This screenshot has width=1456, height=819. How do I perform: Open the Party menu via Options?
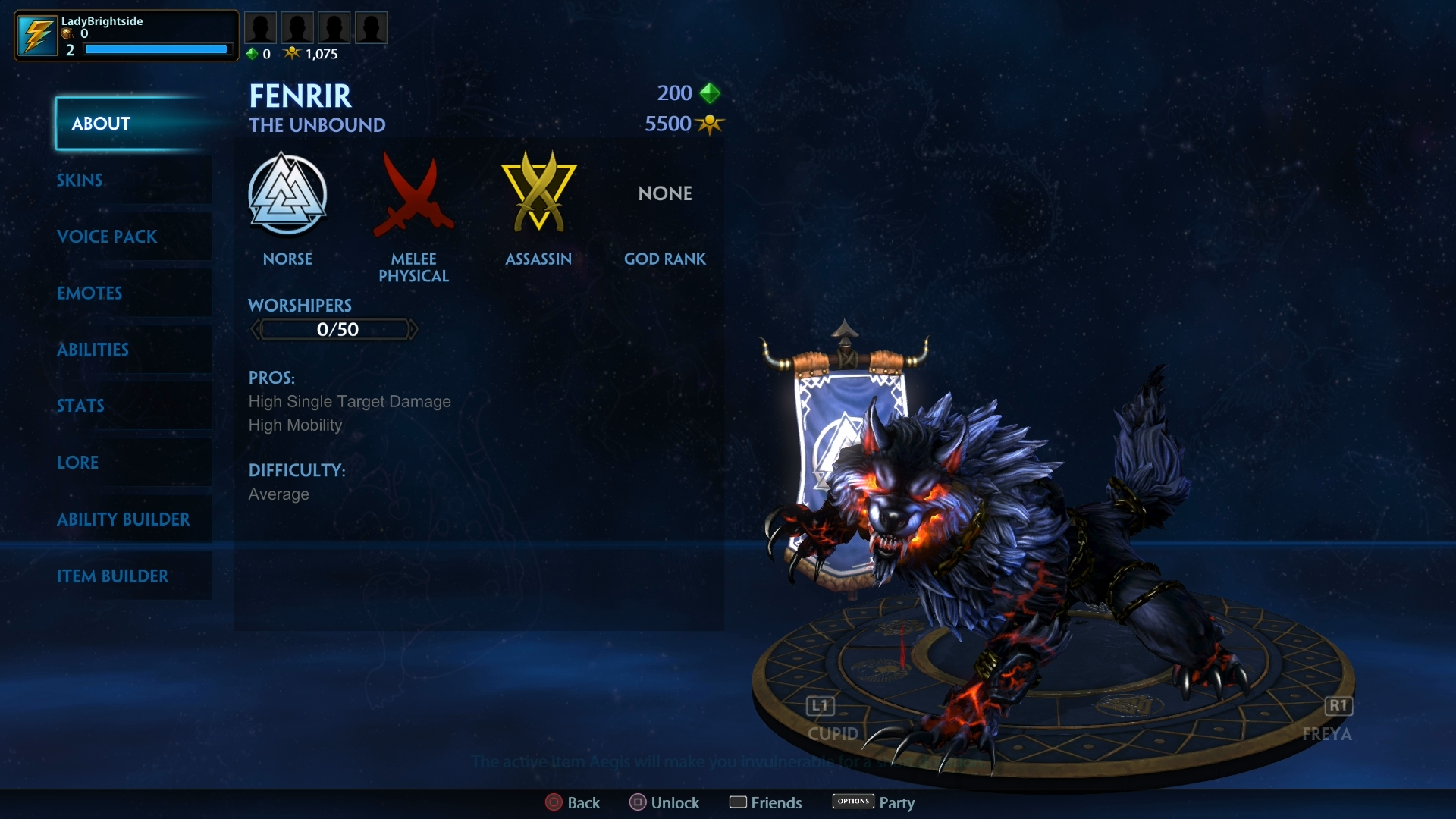pos(872,802)
